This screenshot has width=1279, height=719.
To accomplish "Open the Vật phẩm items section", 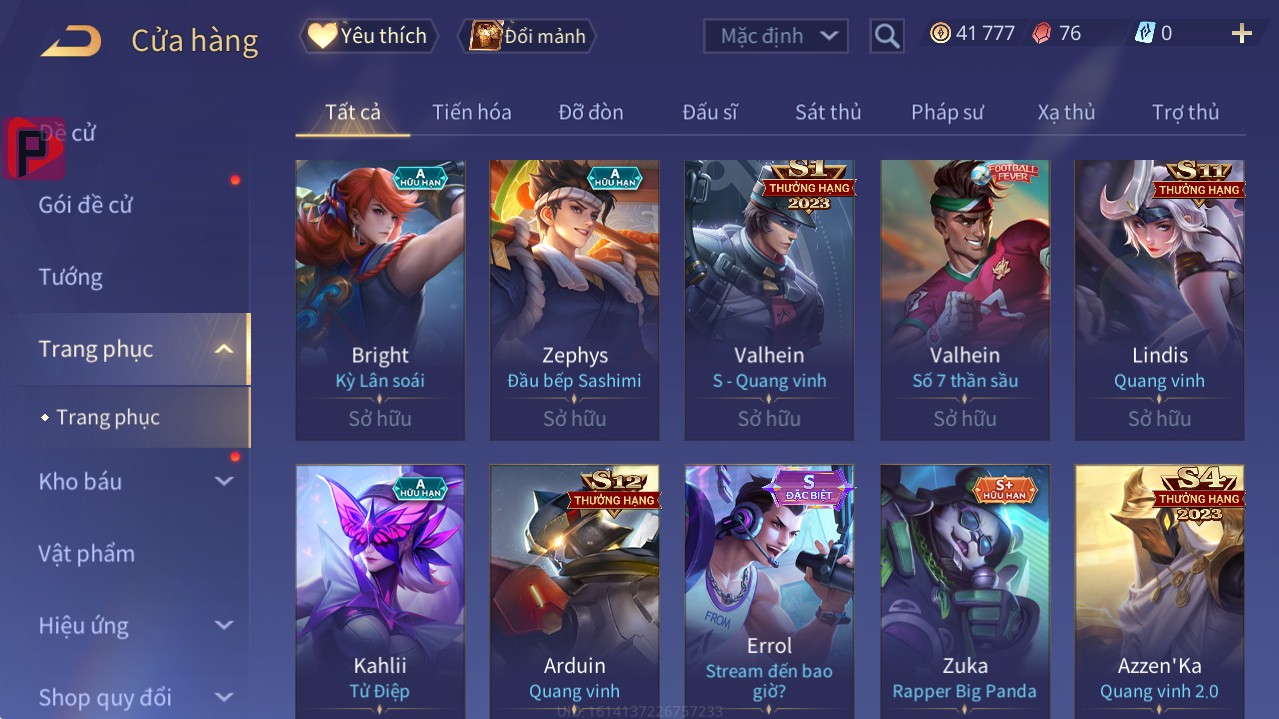I will click(x=86, y=553).
